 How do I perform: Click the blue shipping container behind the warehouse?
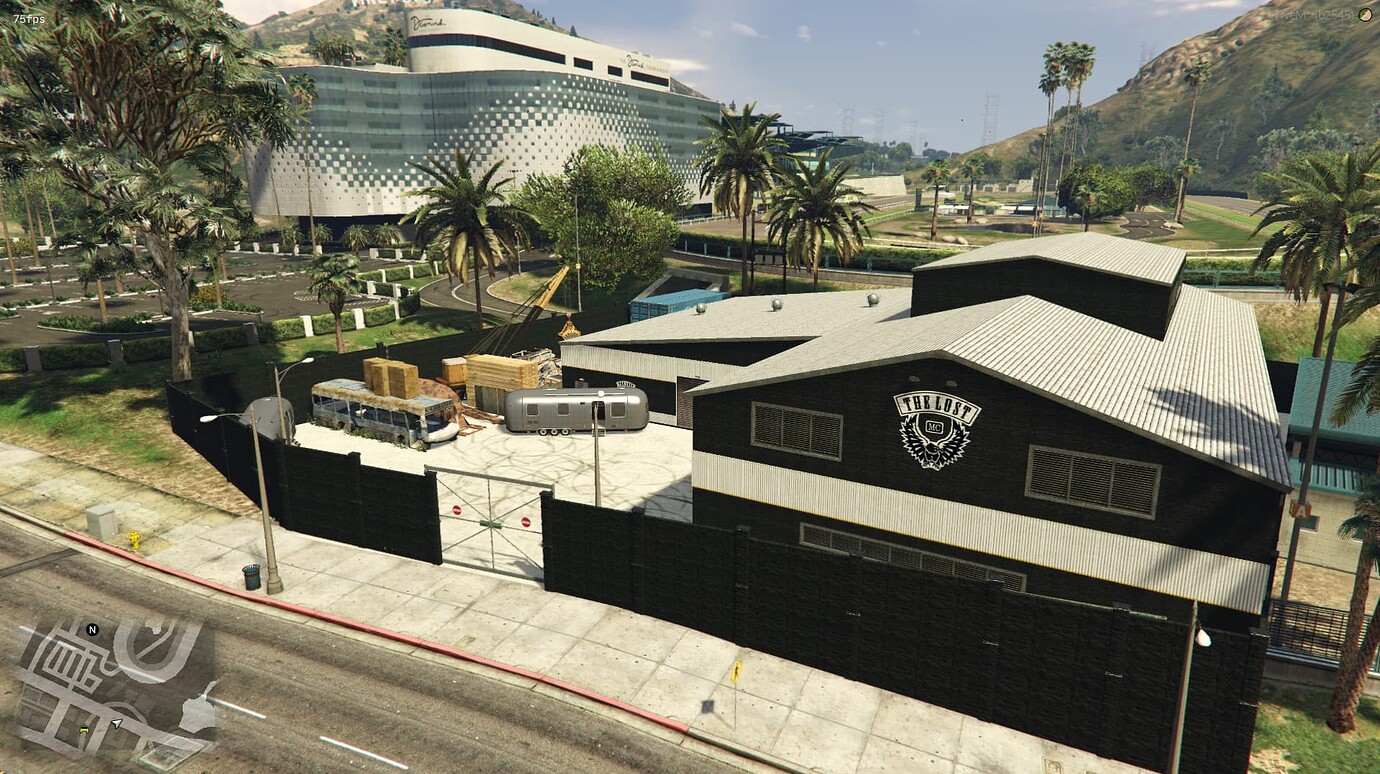pos(670,300)
